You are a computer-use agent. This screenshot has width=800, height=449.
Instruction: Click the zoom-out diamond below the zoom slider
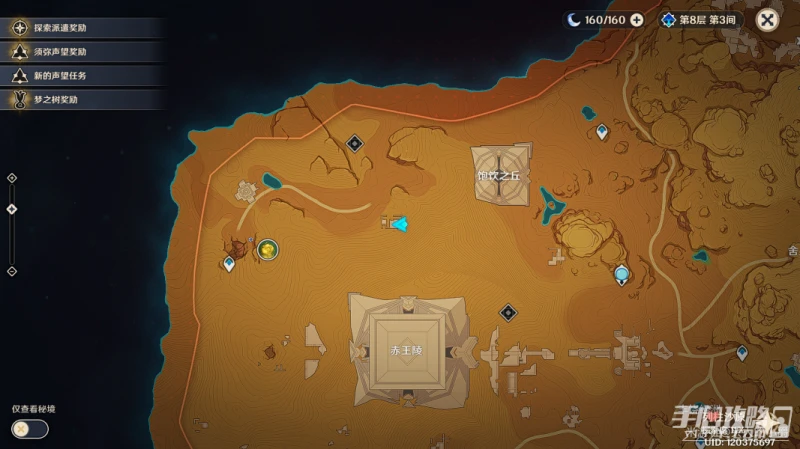tap(12, 271)
